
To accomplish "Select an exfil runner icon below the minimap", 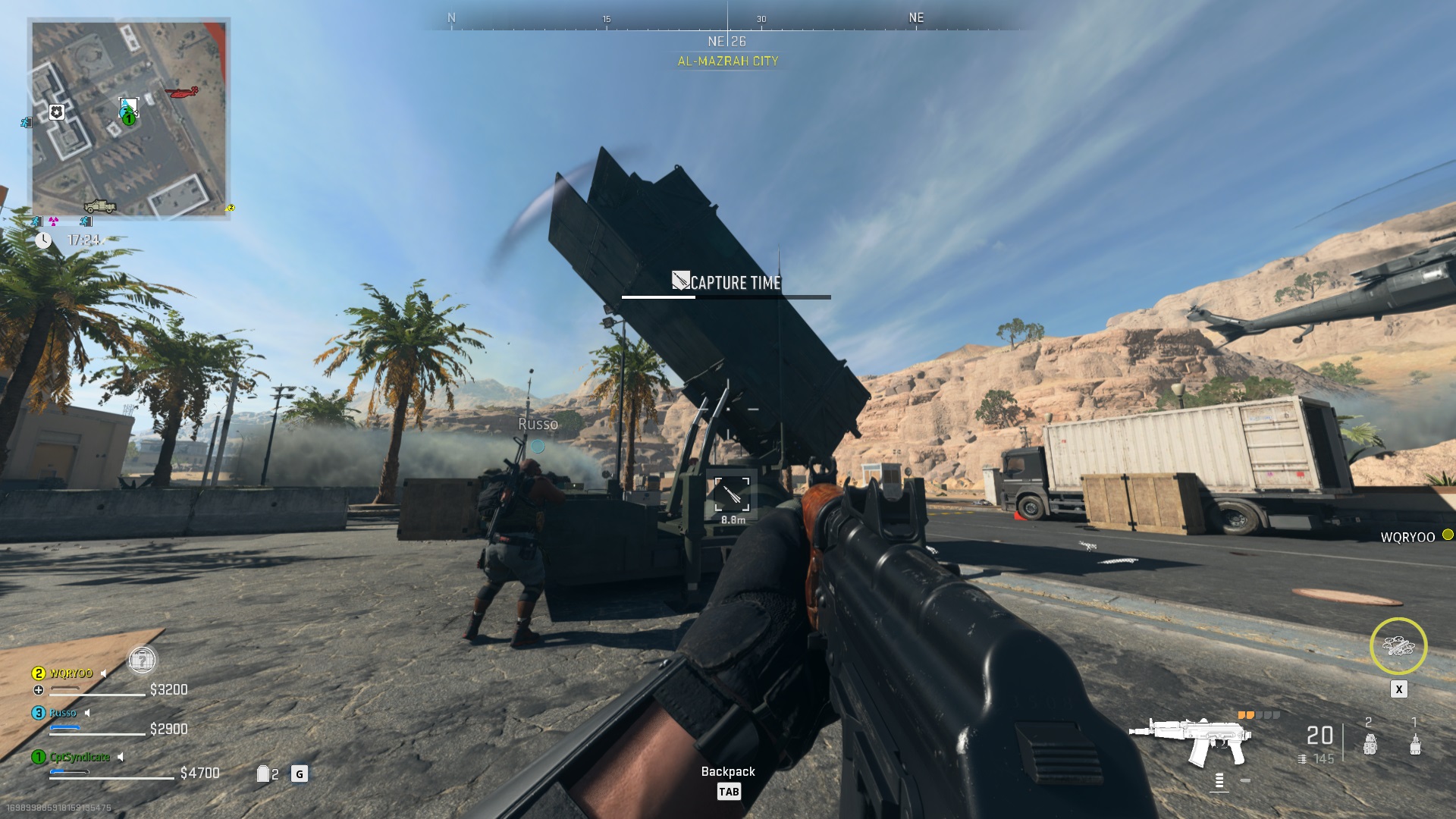I will tap(36, 221).
